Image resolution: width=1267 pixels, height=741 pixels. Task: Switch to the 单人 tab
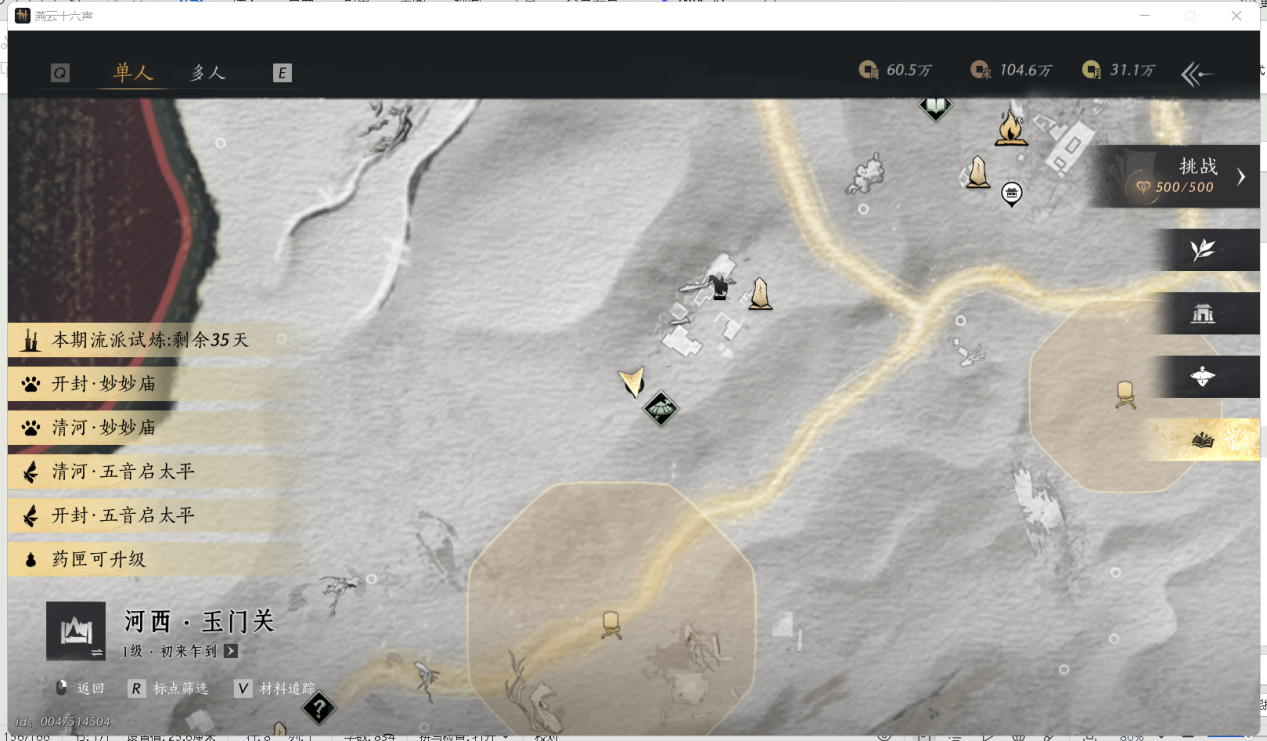pos(133,73)
